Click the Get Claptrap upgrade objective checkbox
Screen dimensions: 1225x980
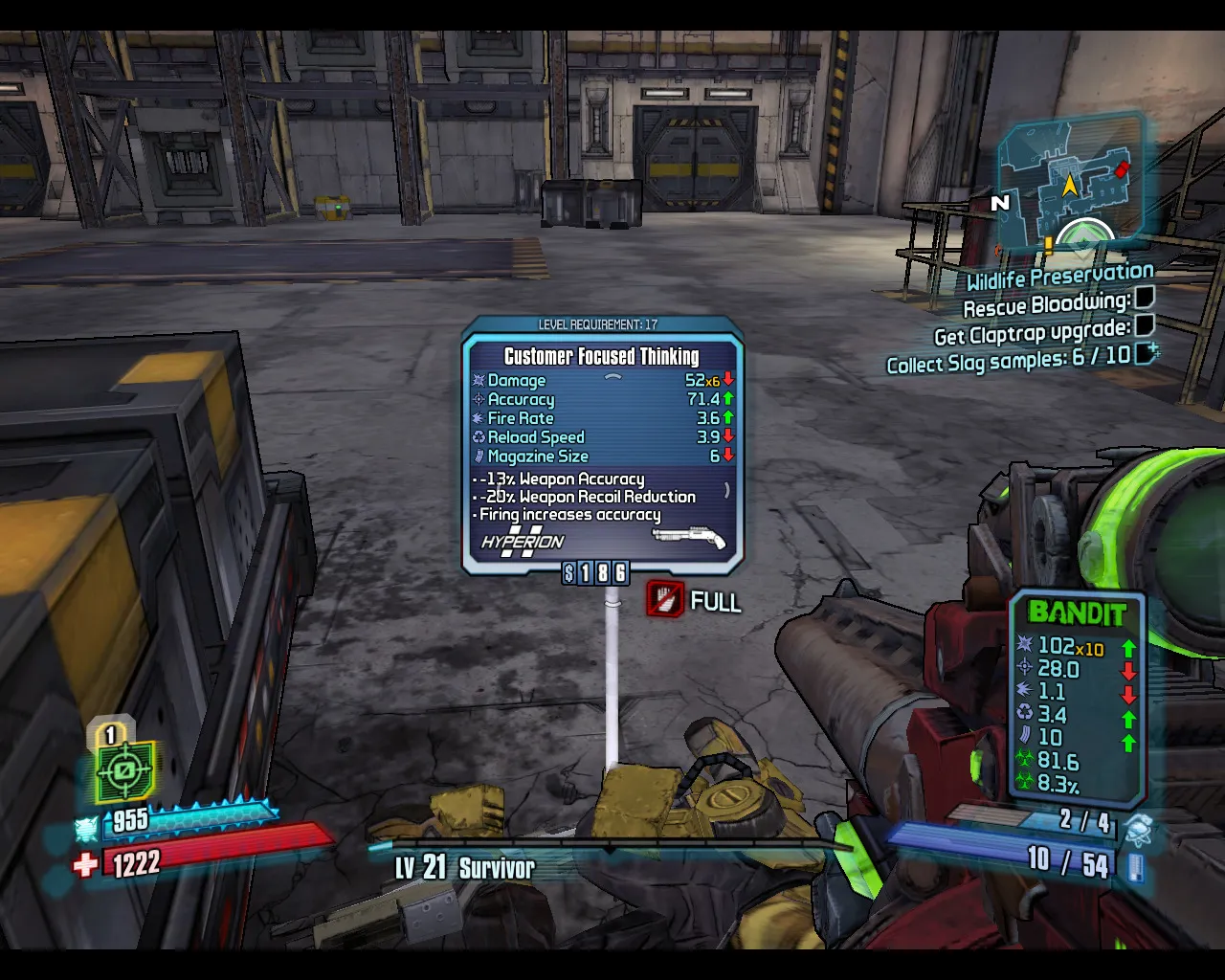tap(1144, 325)
